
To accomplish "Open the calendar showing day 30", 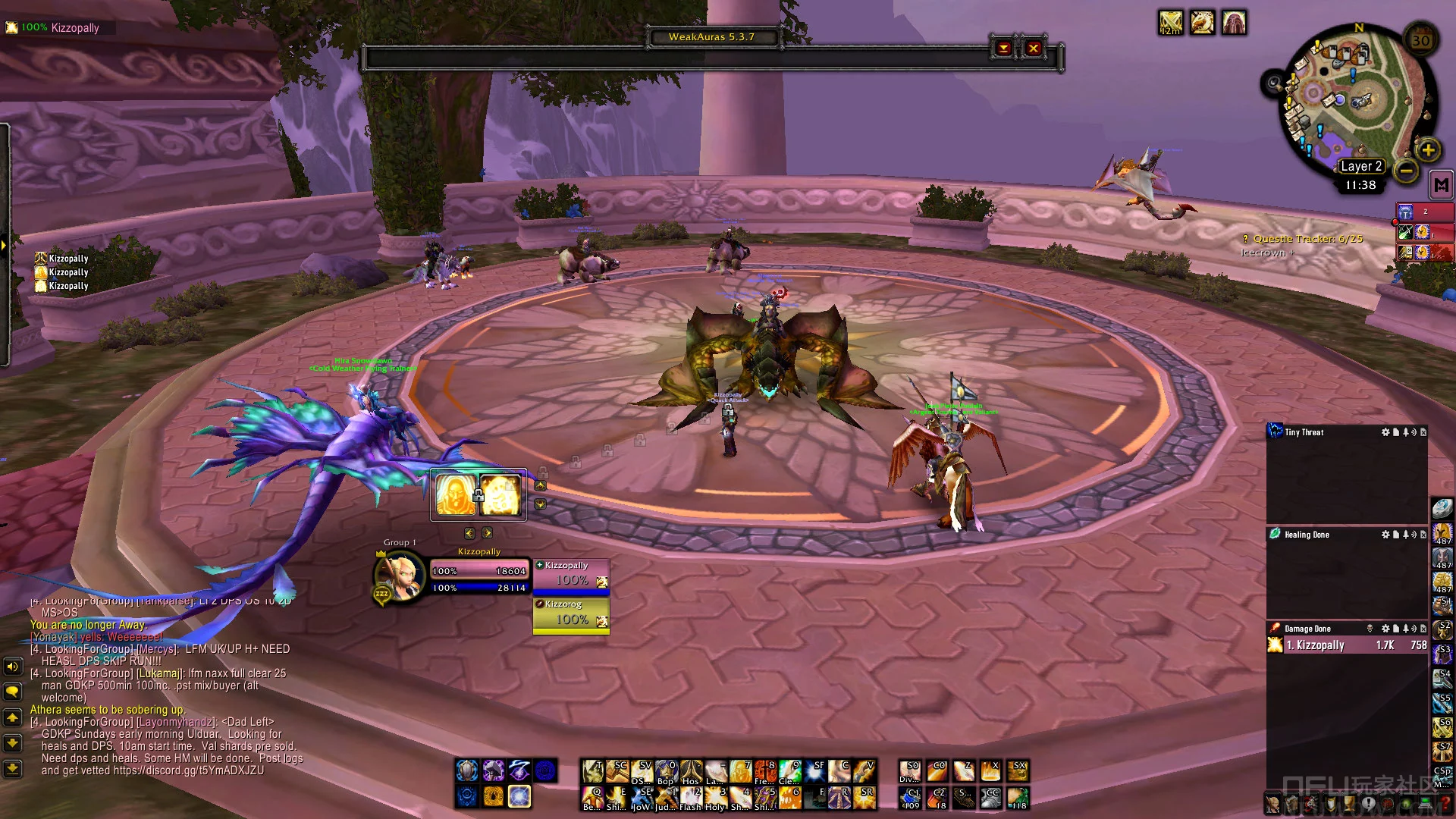I will click(1421, 40).
